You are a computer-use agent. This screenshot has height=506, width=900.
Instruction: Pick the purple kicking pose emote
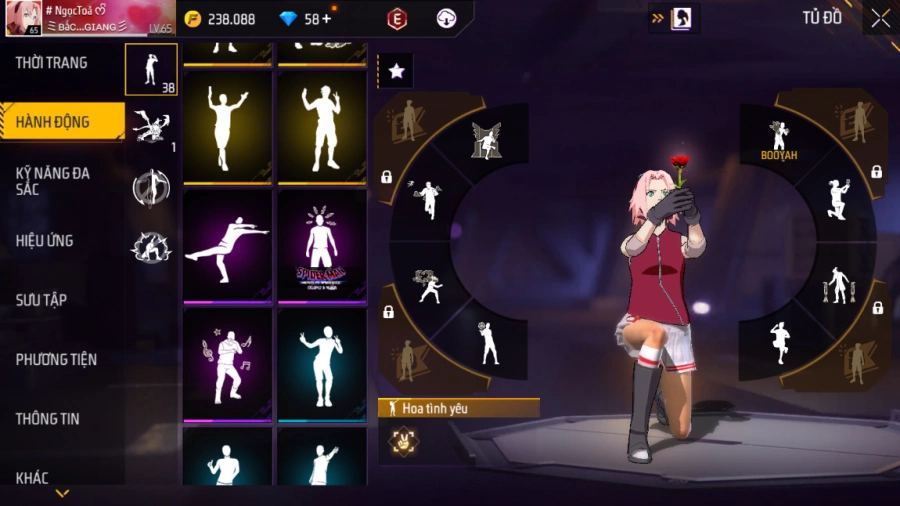[227, 245]
